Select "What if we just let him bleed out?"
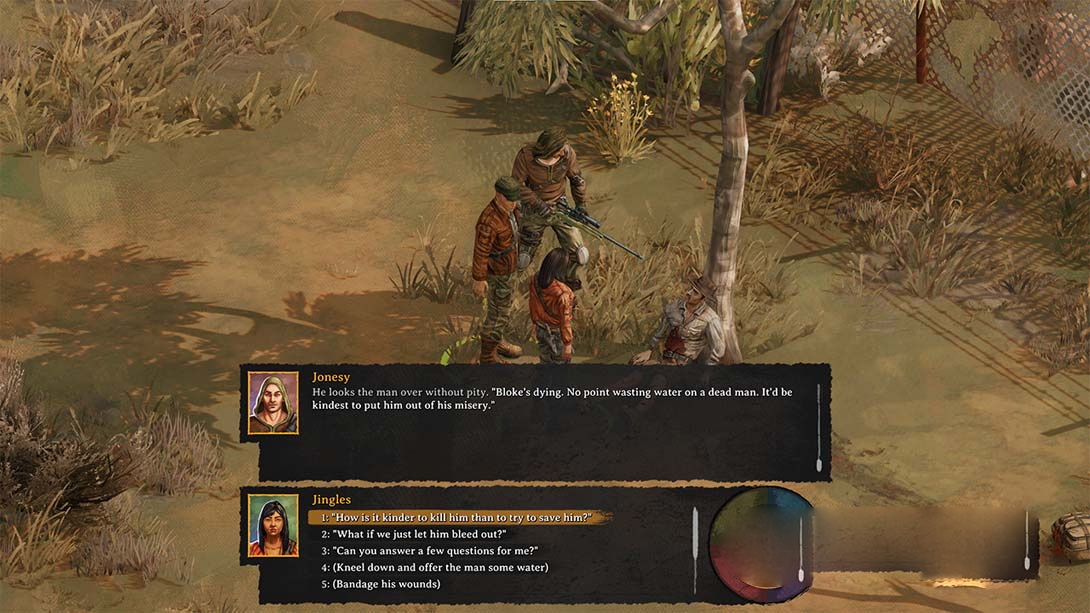The image size is (1090, 613). point(414,534)
